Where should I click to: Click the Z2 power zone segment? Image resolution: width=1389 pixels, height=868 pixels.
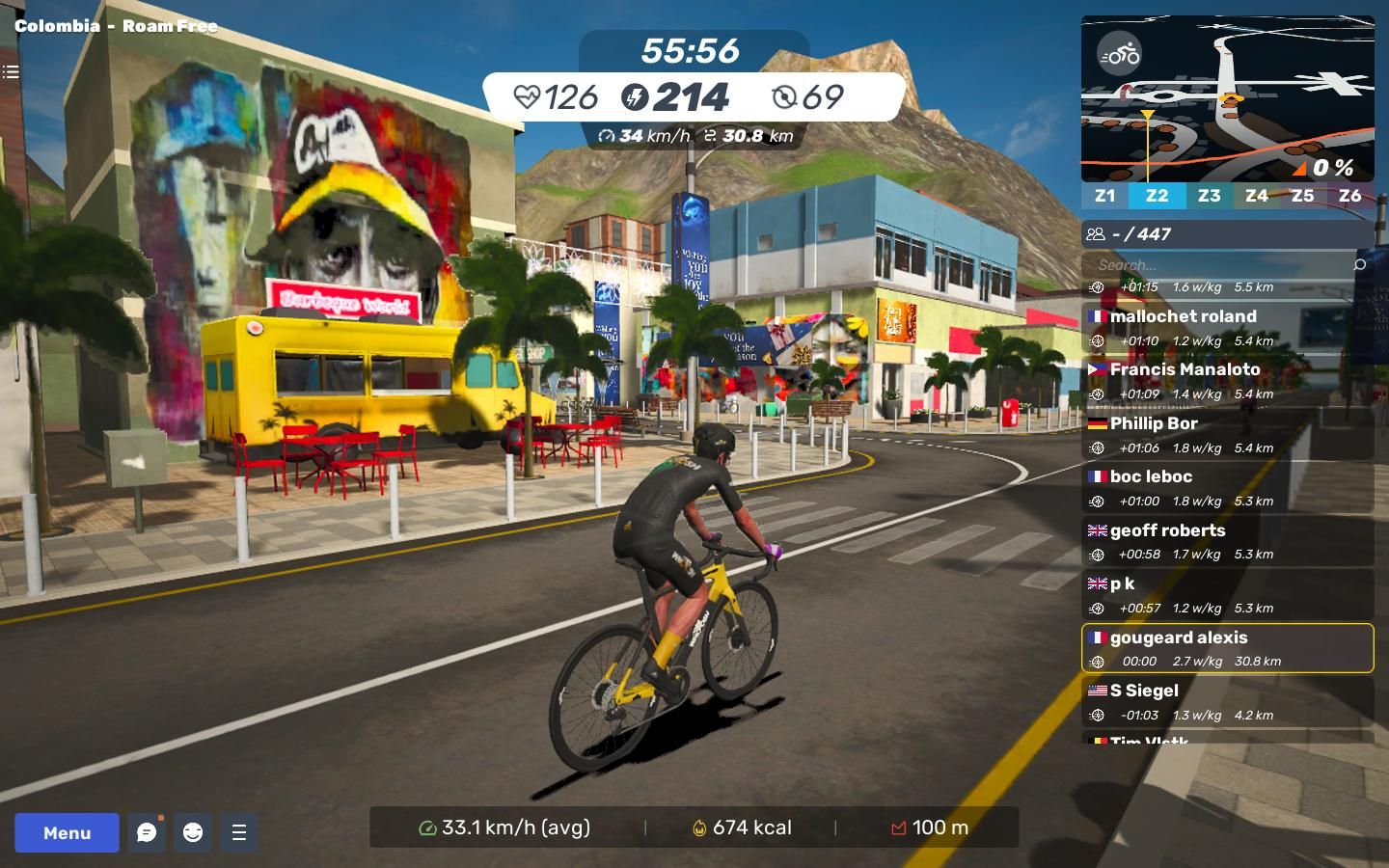(1157, 196)
